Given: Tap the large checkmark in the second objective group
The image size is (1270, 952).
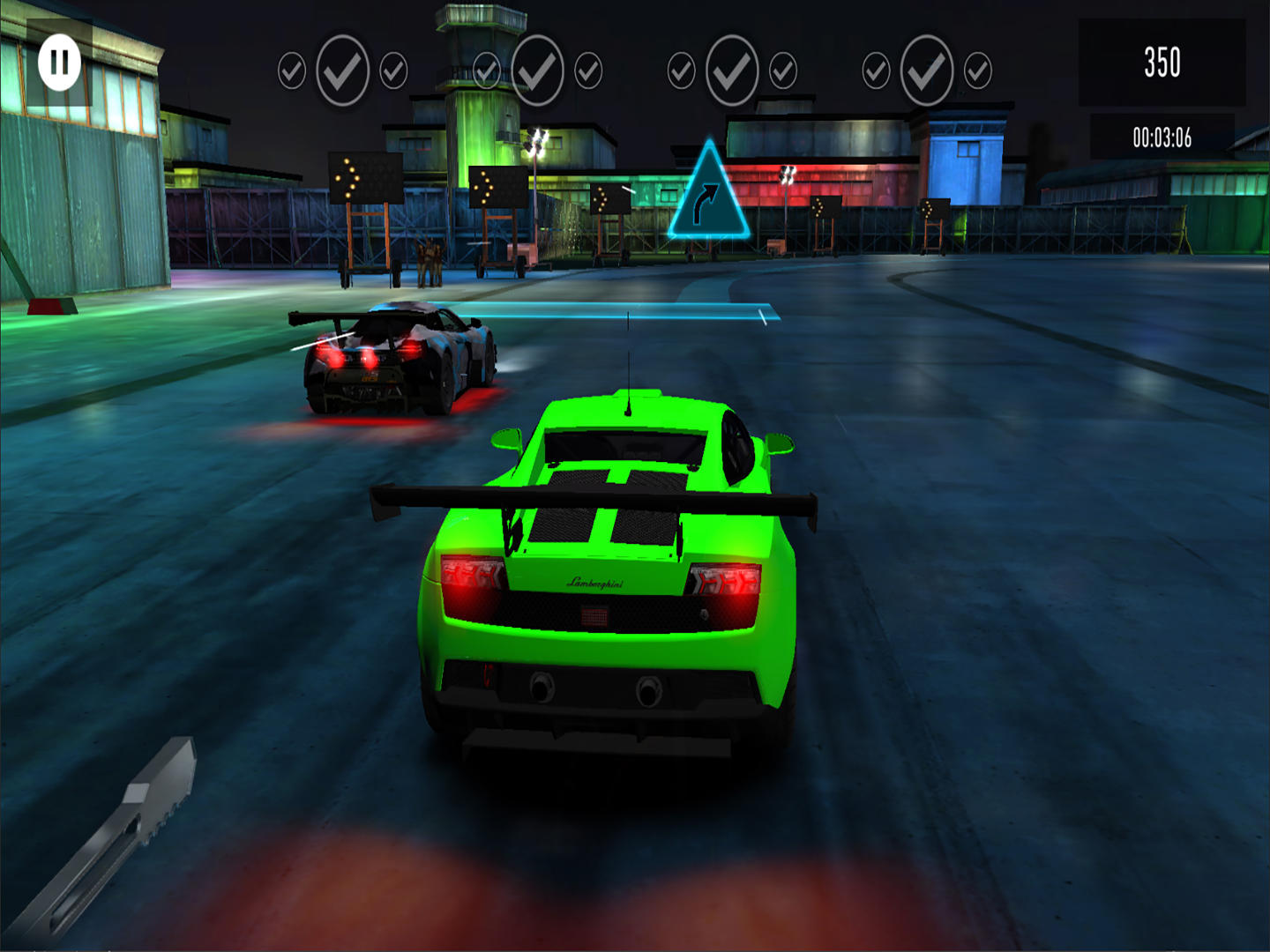Looking at the screenshot, I should pyautogui.click(x=537, y=67).
